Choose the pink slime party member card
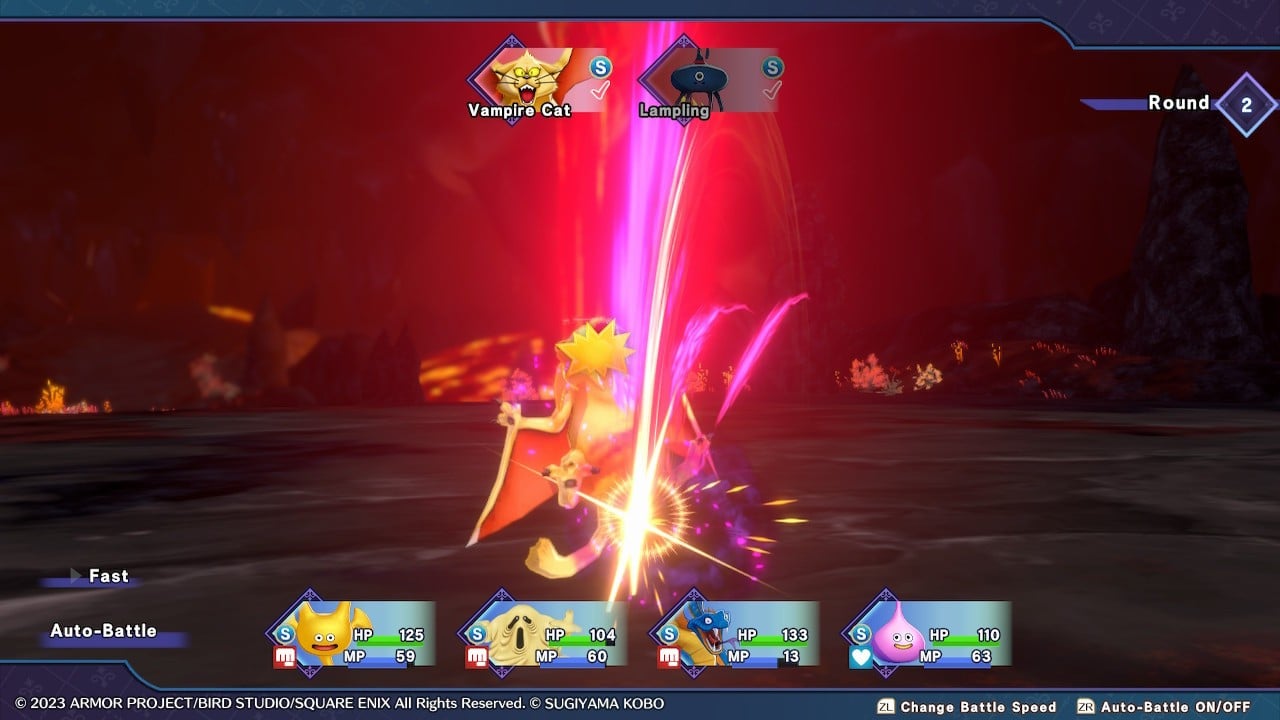This screenshot has width=1280, height=720. point(928,634)
